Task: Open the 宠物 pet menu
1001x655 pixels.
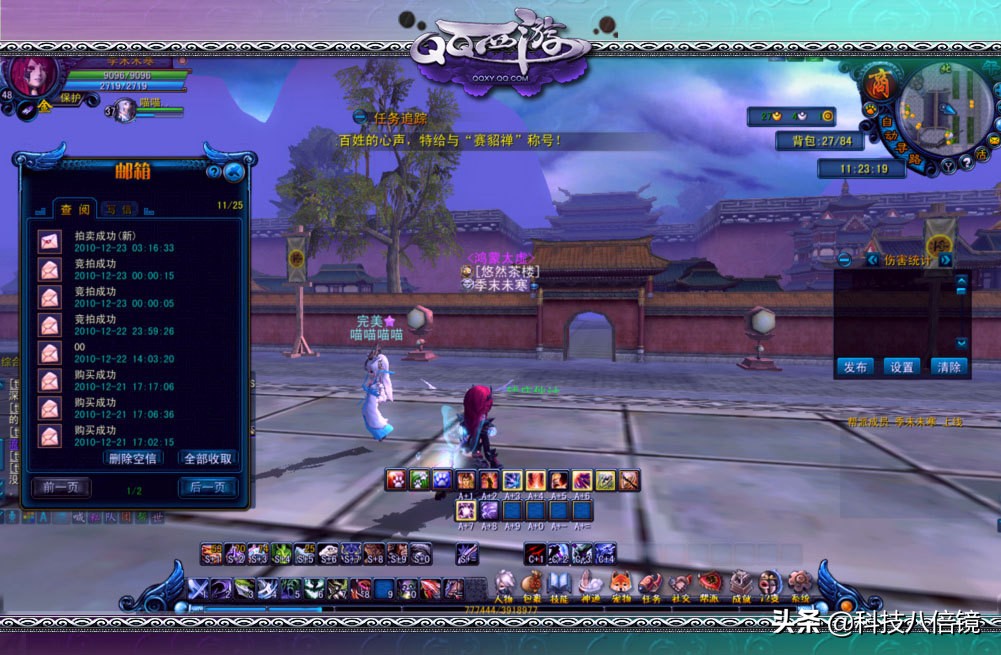Action: point(620,584)
